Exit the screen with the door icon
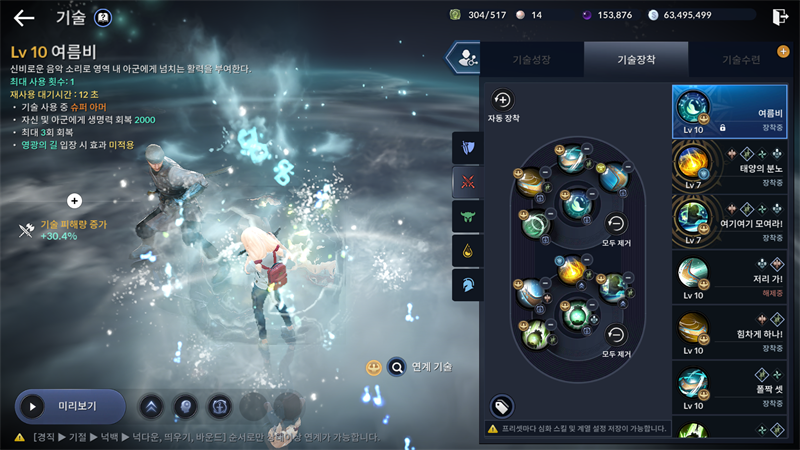Image resolution: width=800 pixels, height=450 pixels. pos(780,16)
